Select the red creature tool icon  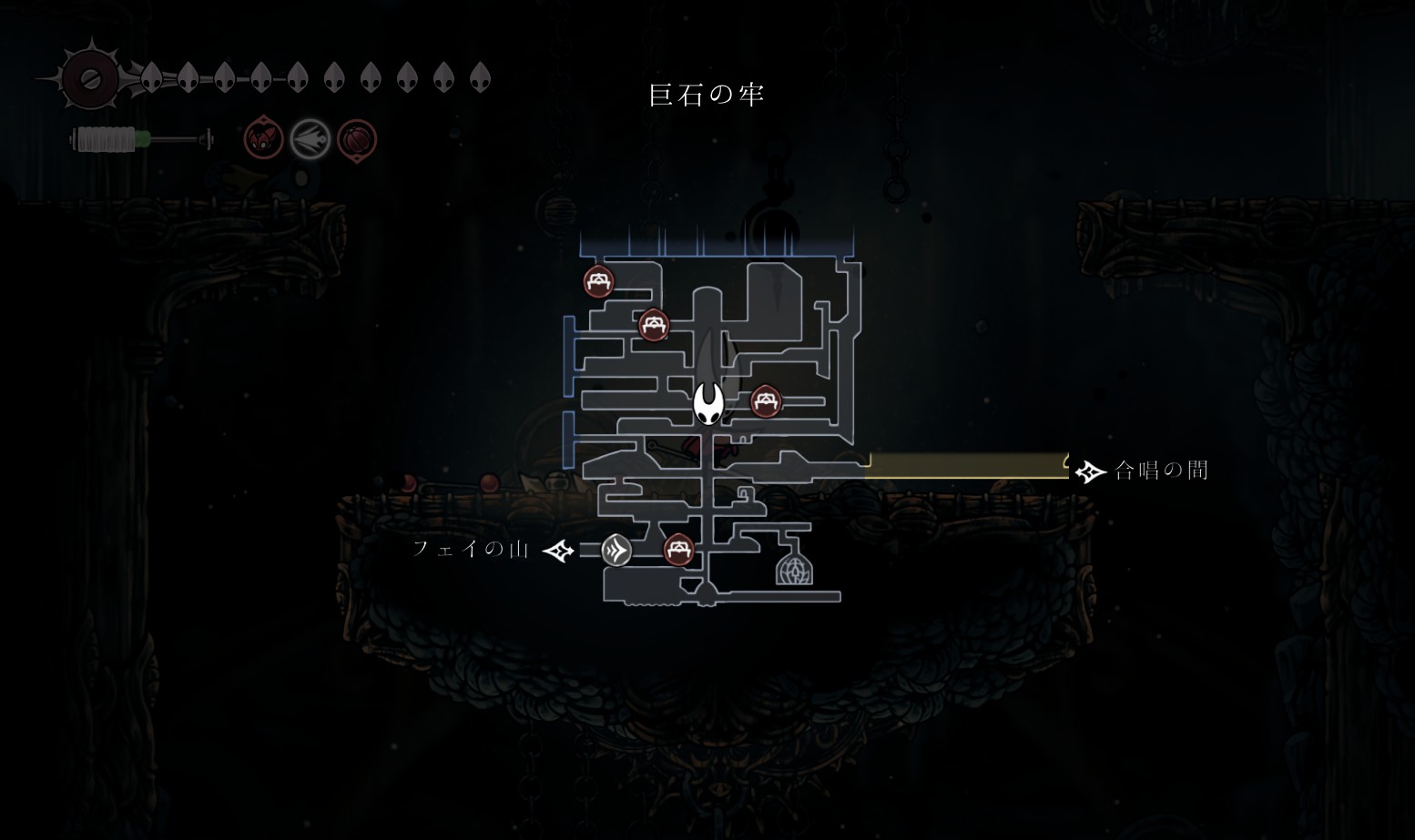coord(263,139)
